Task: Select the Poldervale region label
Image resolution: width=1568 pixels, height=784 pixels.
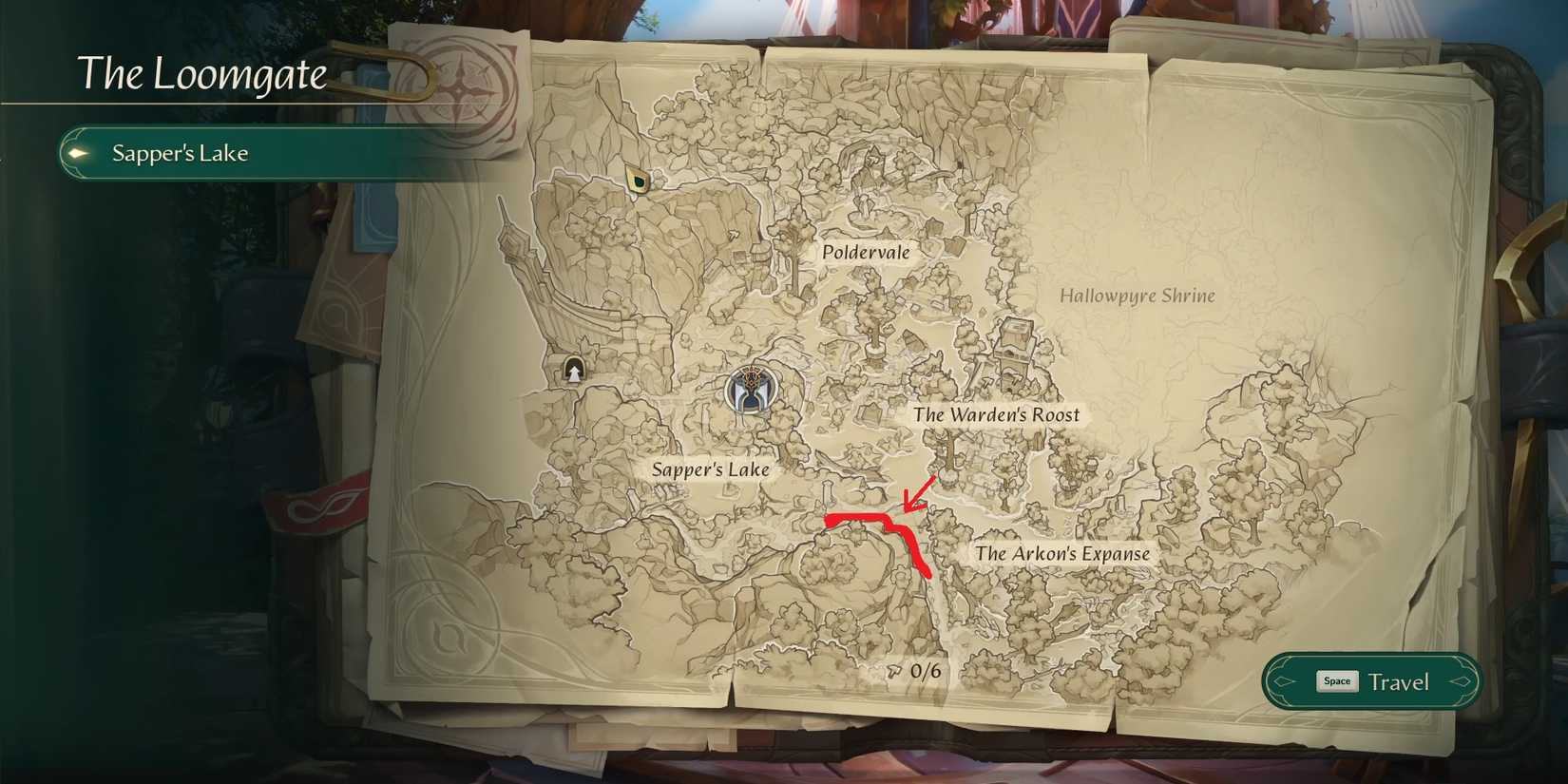Action: (x=866, y=252)
